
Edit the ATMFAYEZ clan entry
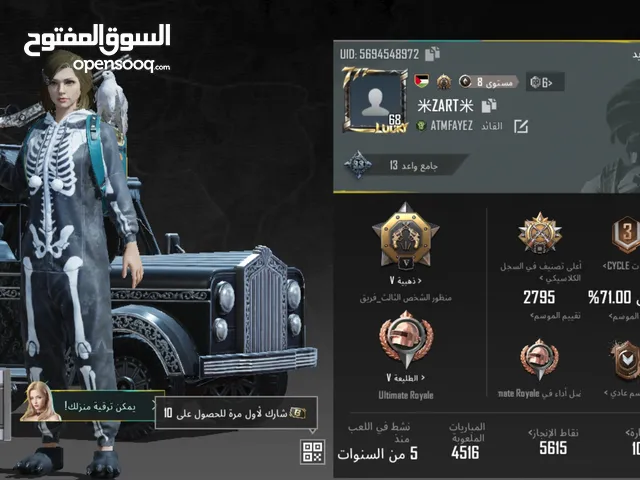click(520, 126)
